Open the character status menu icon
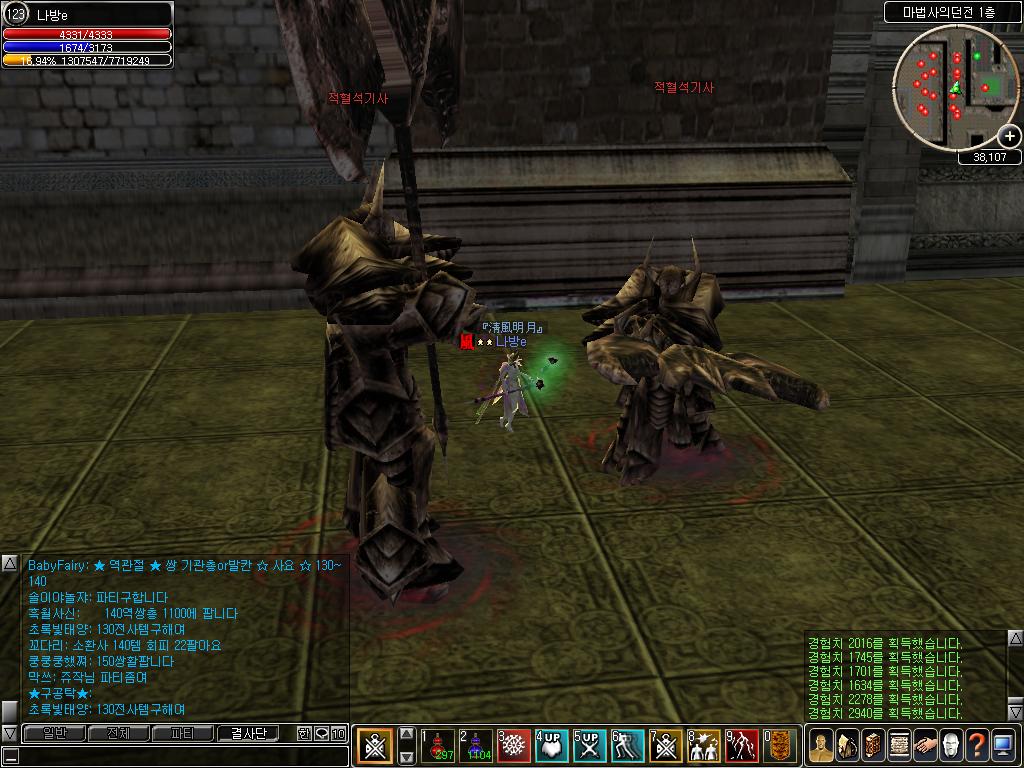 point(821,745)
